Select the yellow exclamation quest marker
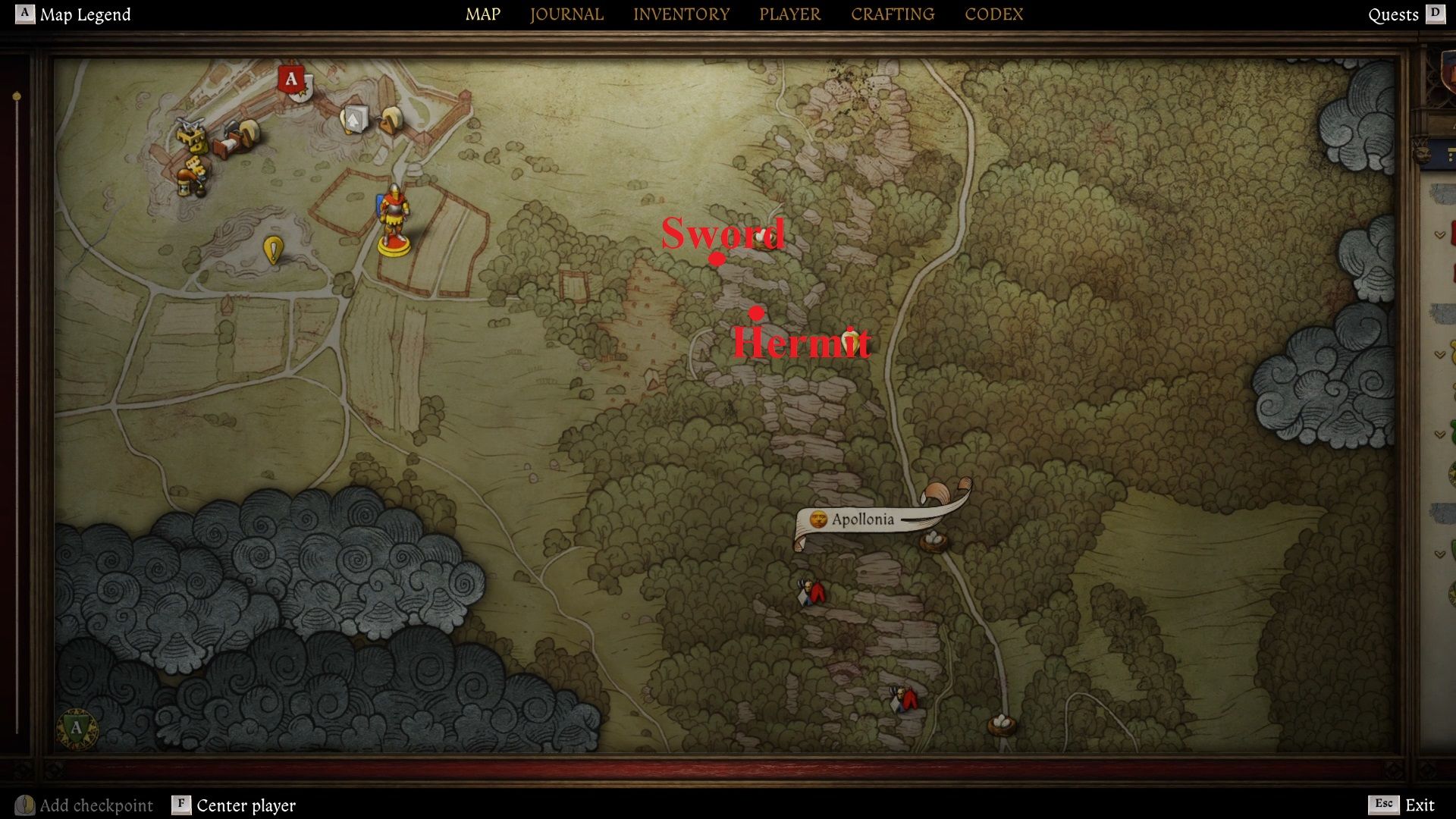 pyautogui.click(x=273, y=249)
